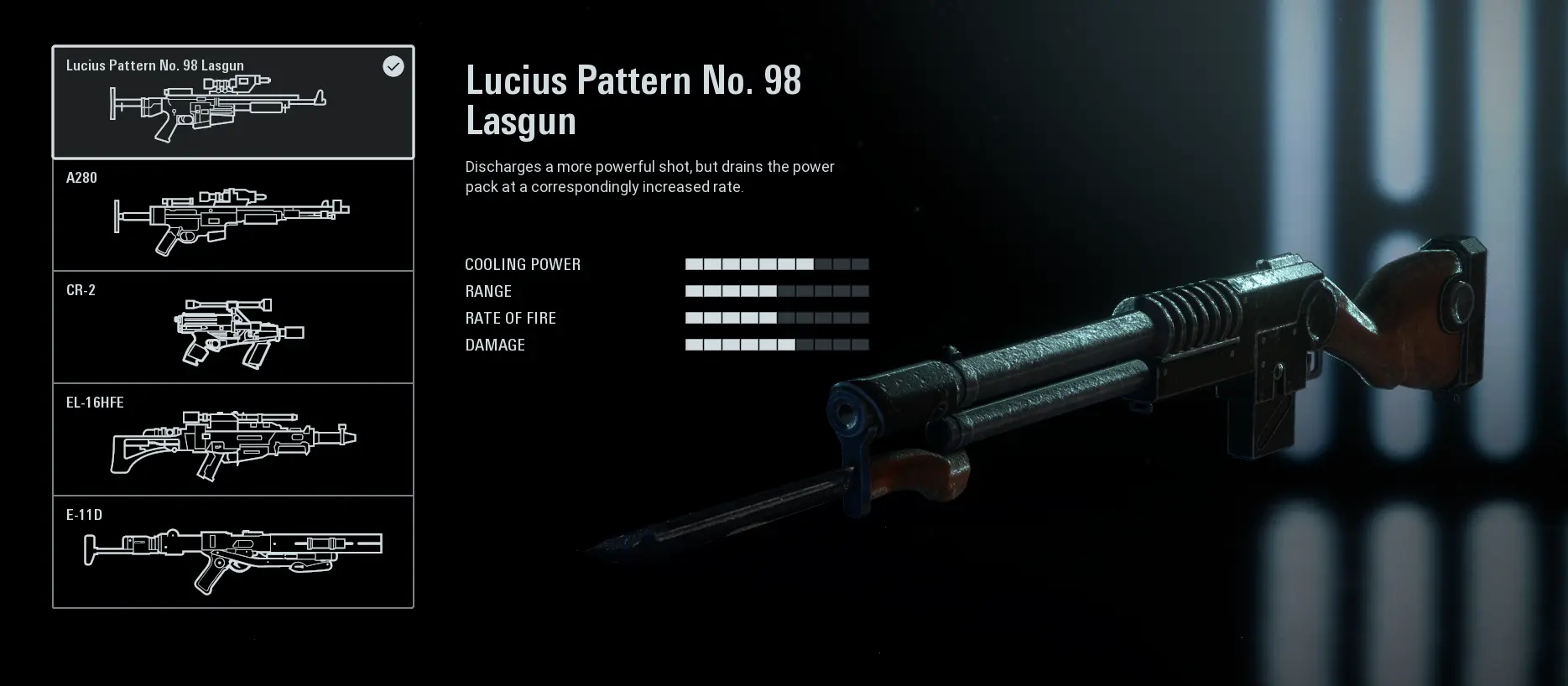Click the weapon description text

click(649, 177)
